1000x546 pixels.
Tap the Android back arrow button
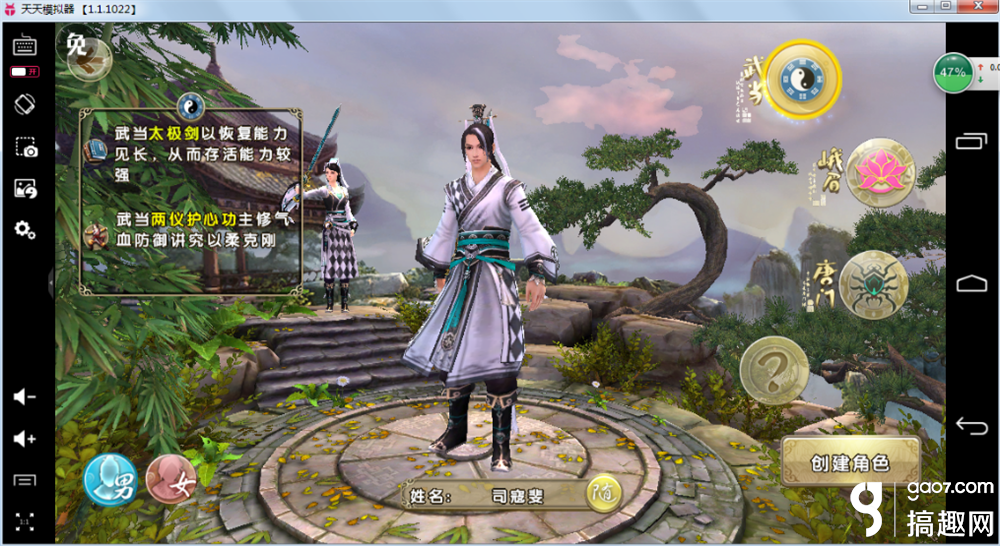click(x=972, y=426)
